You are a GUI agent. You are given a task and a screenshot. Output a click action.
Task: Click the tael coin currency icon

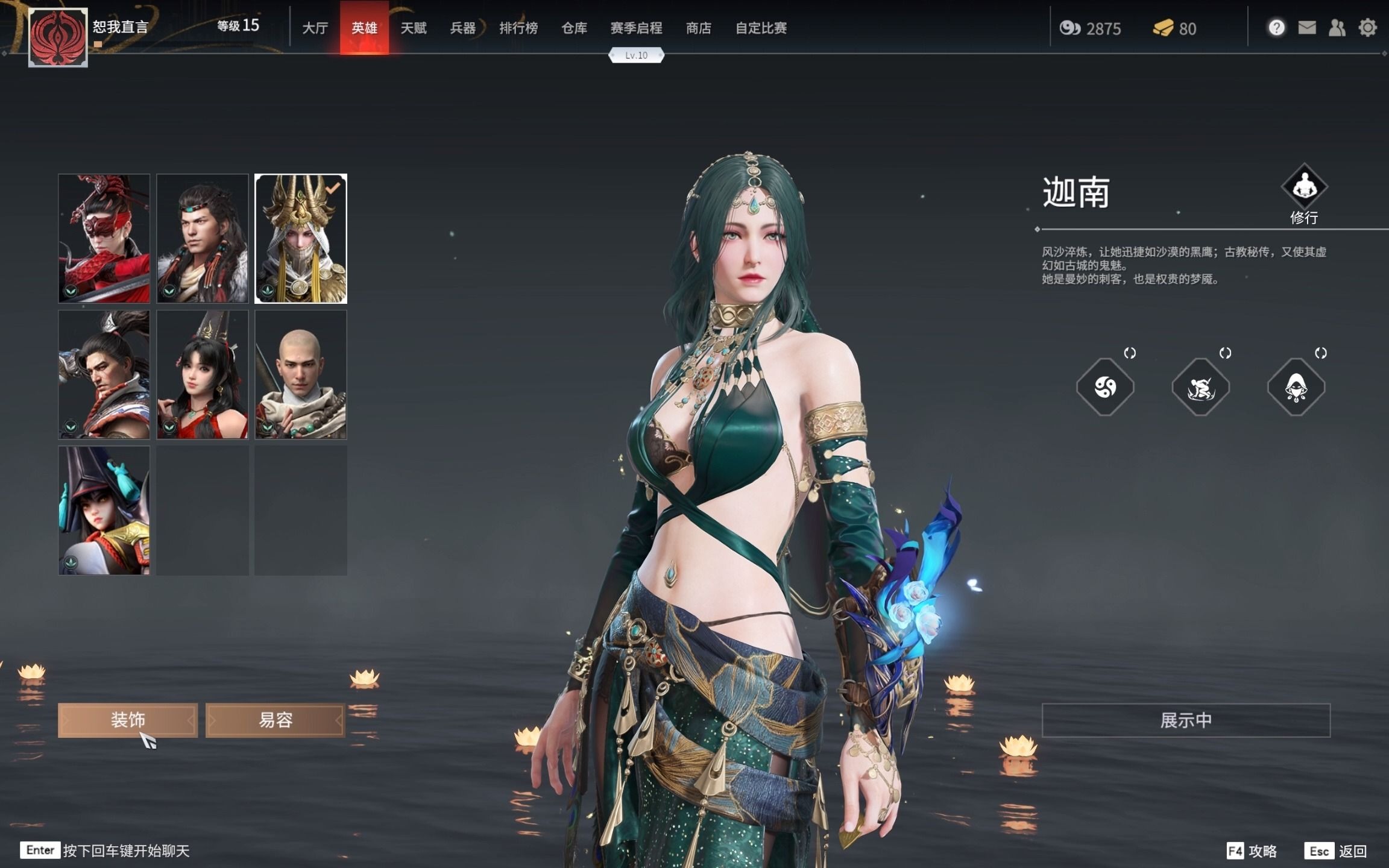click(x=1071, y=28)
